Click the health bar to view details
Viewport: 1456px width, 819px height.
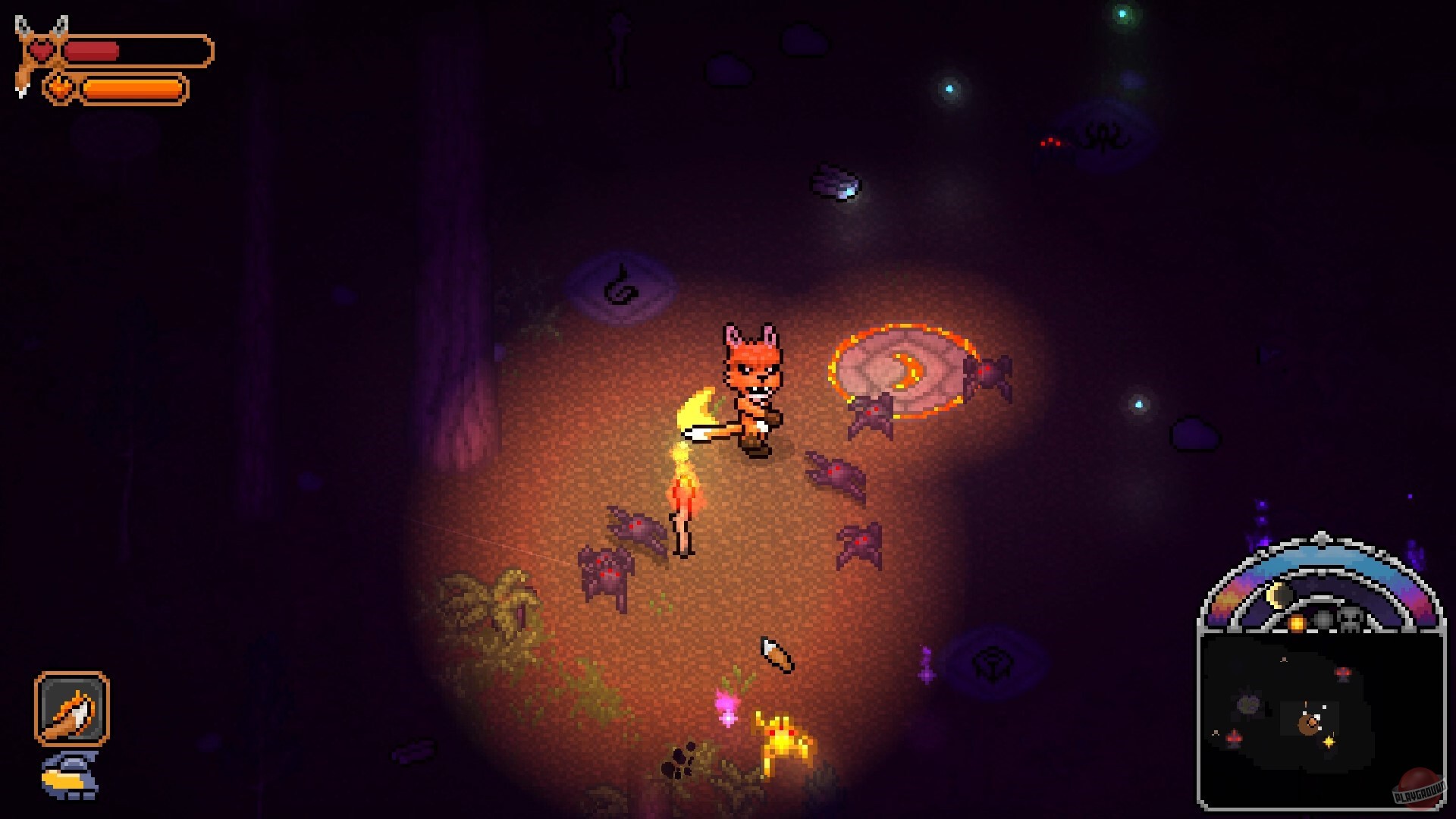[140, 51]
